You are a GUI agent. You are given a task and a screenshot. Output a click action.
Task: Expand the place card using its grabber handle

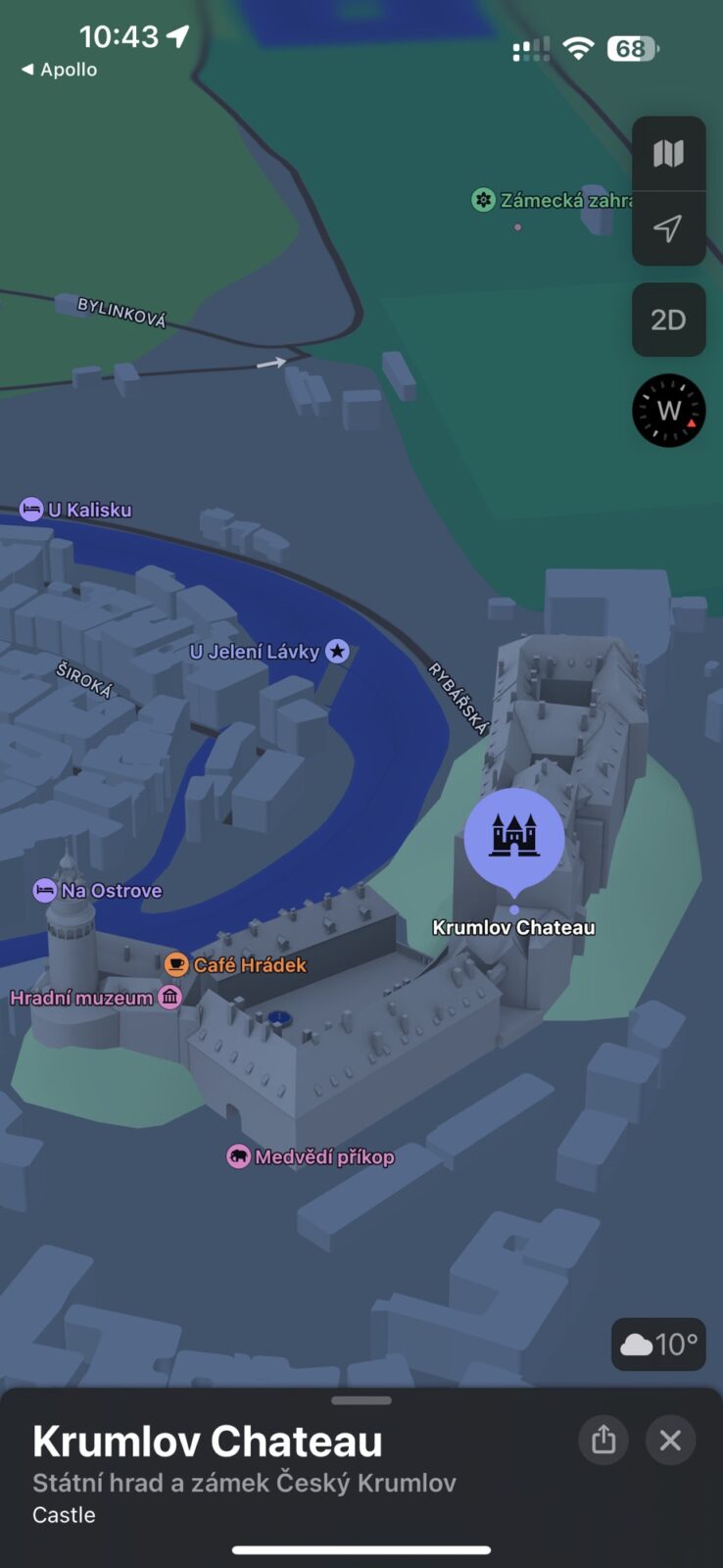361,1400
